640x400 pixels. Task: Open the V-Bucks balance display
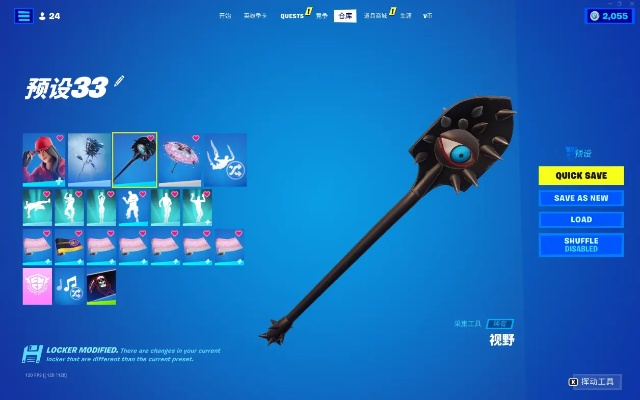(x=609, y=16)
